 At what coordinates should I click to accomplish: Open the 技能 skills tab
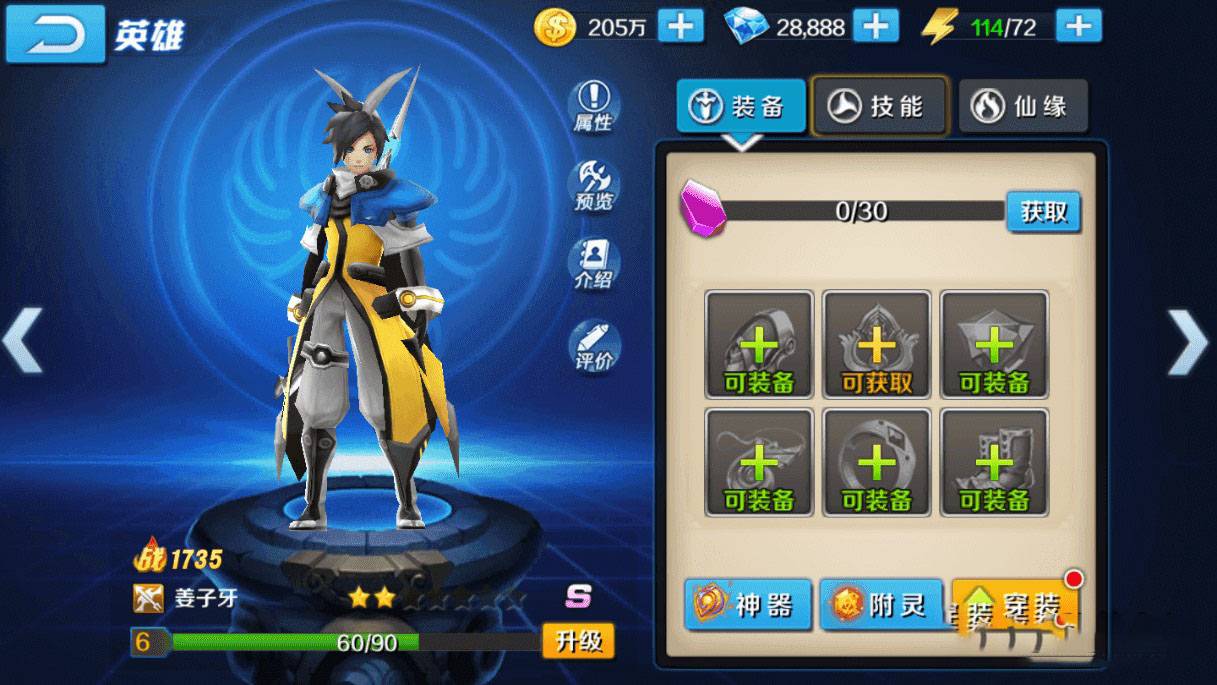click(x=879, y=106)
